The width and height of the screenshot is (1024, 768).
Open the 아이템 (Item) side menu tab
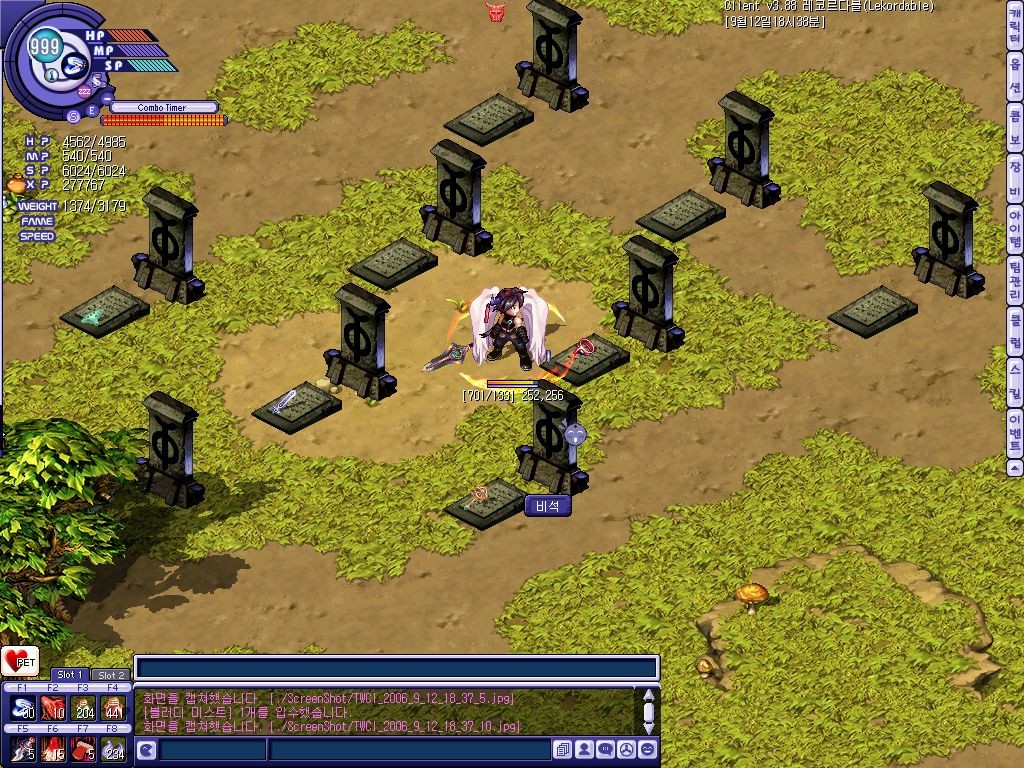coord(1014,229)
